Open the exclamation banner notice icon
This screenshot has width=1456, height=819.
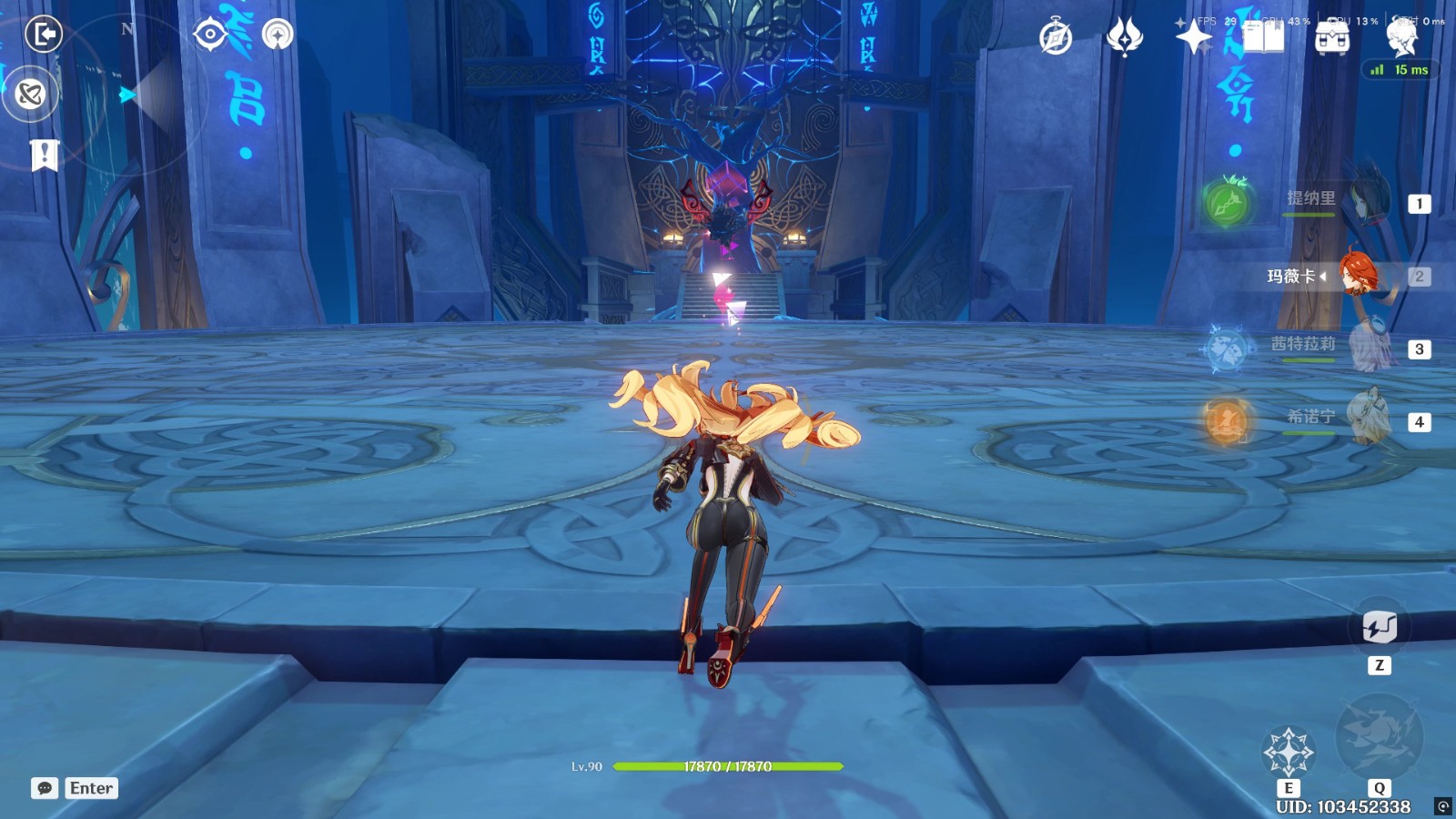click(44, 155)
